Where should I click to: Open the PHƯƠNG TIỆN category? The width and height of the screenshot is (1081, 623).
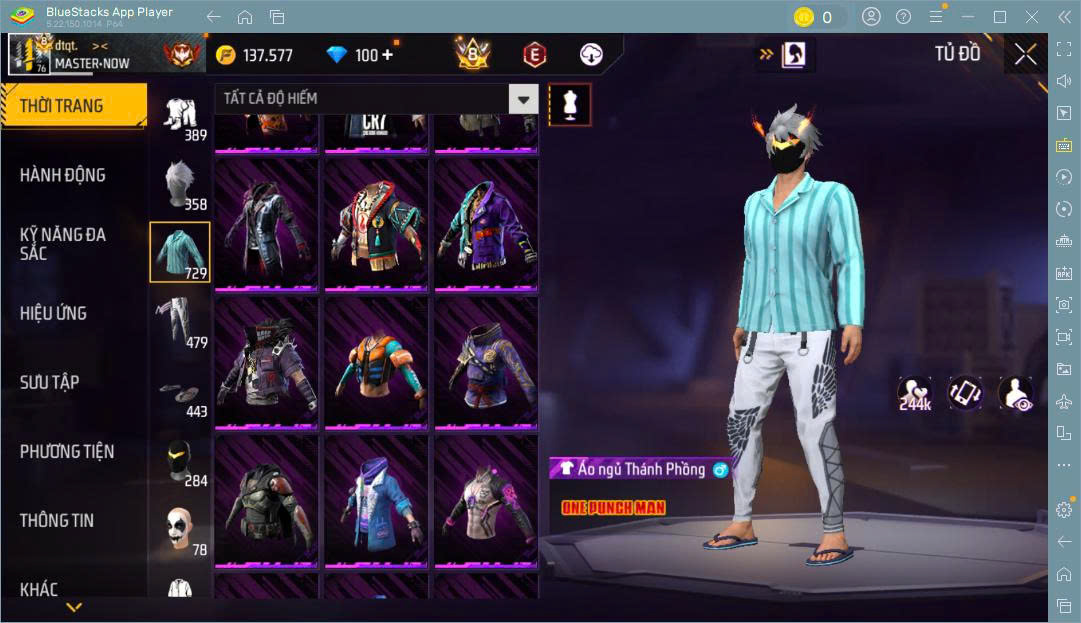67,451
